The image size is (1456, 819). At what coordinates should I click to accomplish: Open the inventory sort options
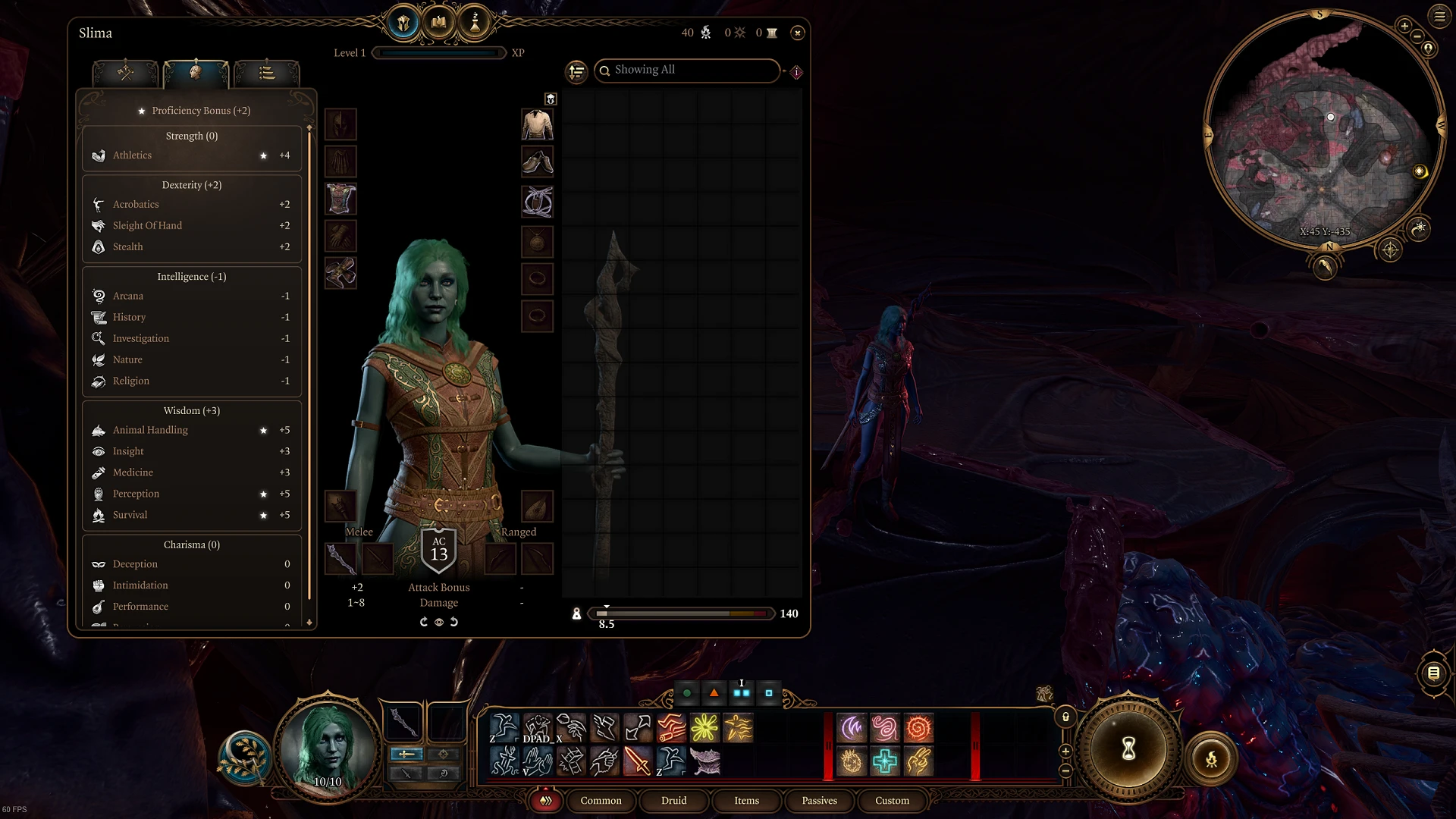[x=577, y=71]
